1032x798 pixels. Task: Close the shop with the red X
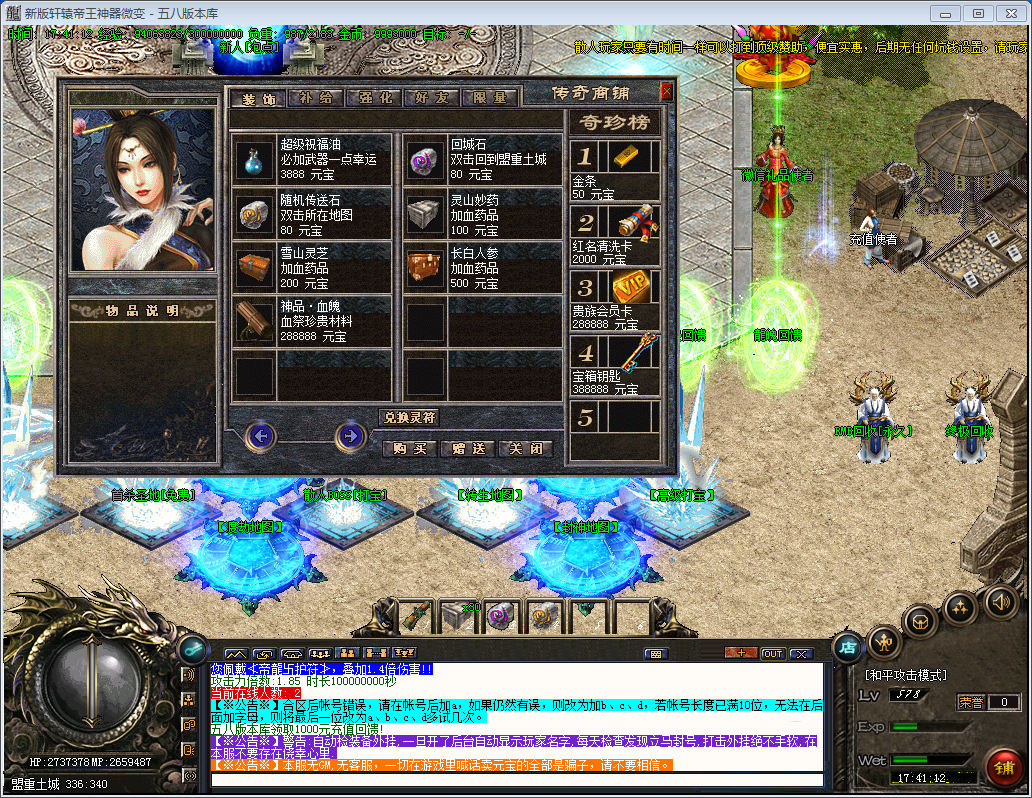[x=667, y=91]
